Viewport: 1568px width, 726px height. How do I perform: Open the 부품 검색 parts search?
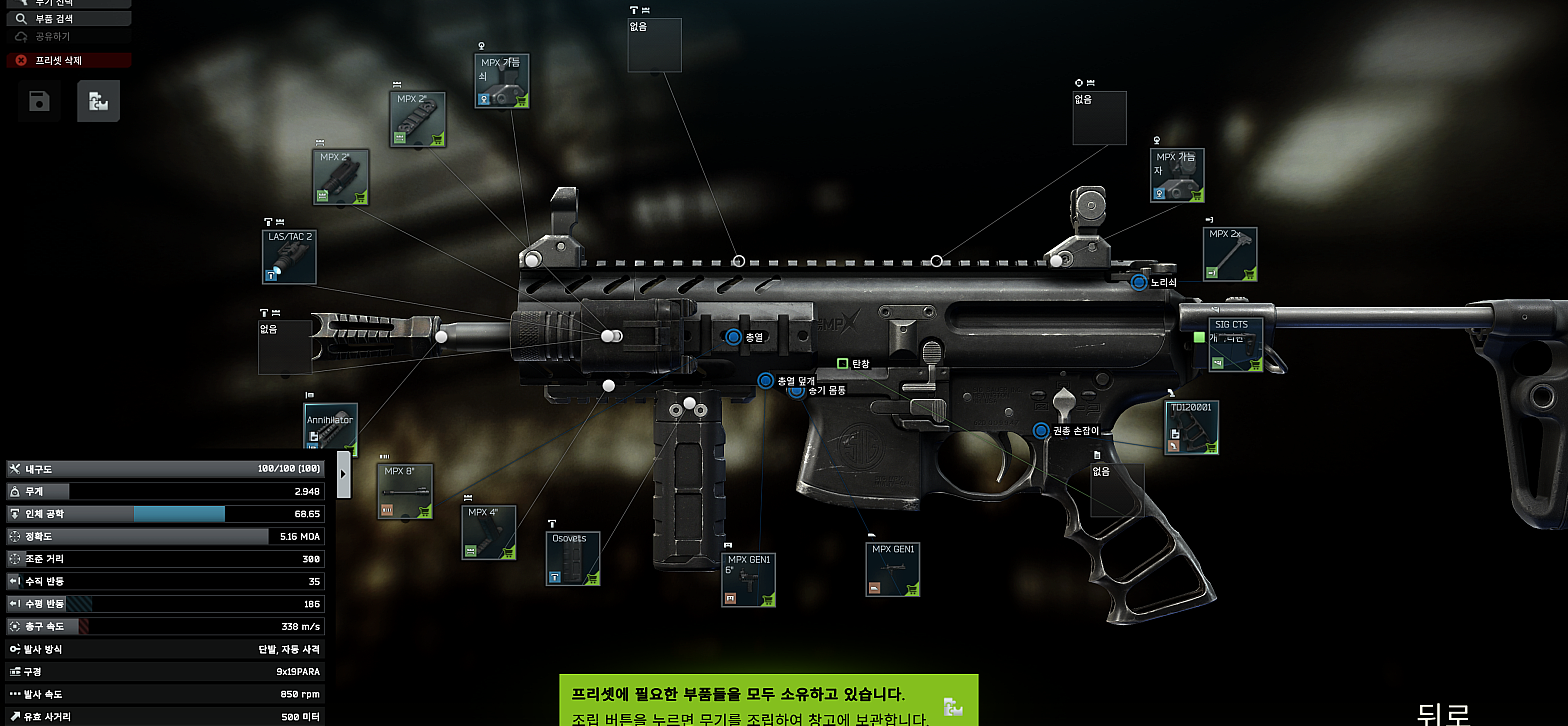pyautogui.click(x=68, y=18)
